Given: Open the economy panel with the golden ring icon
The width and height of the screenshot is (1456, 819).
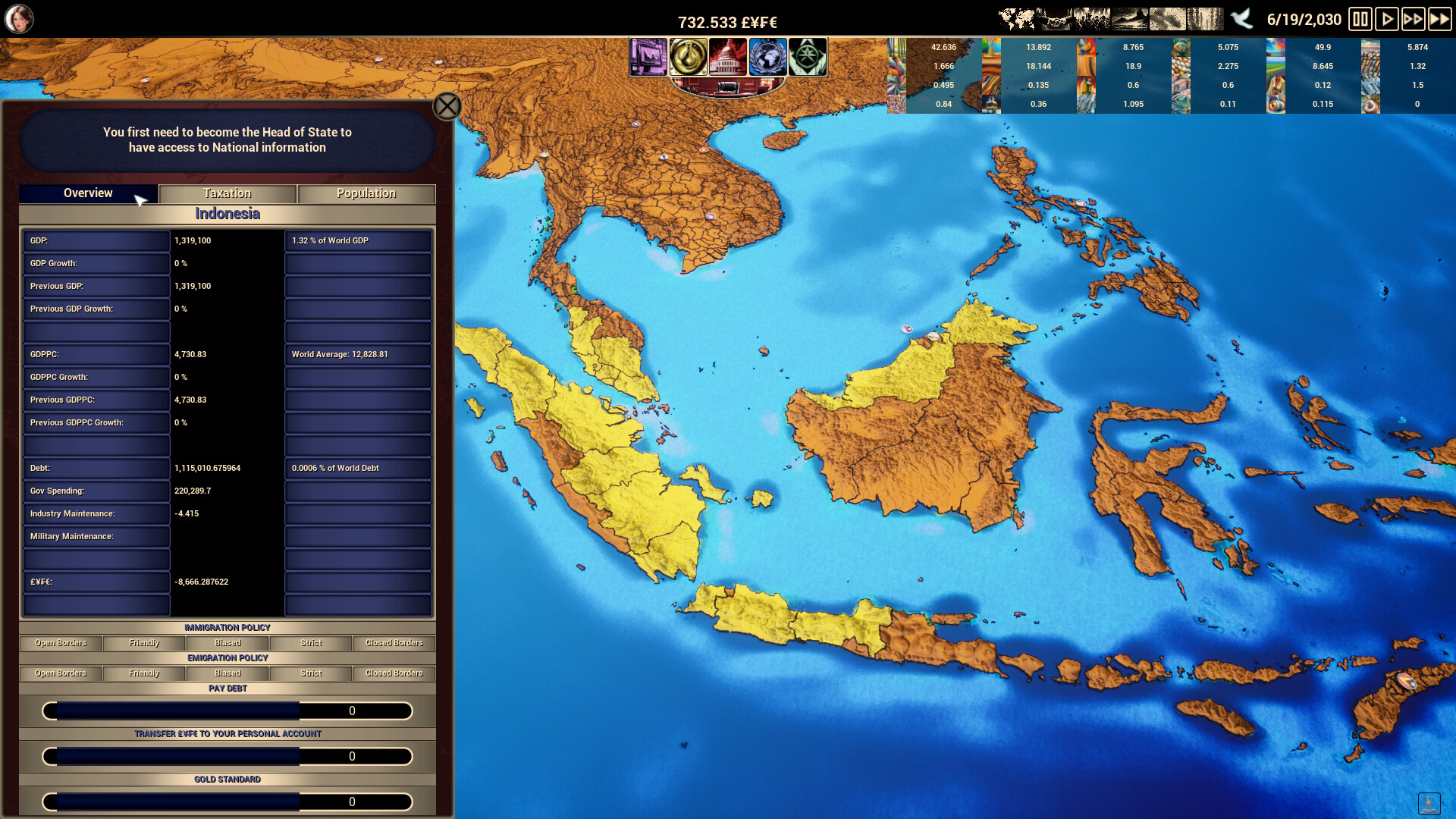Looking at the screenshot, I should [x=689, y=57].
